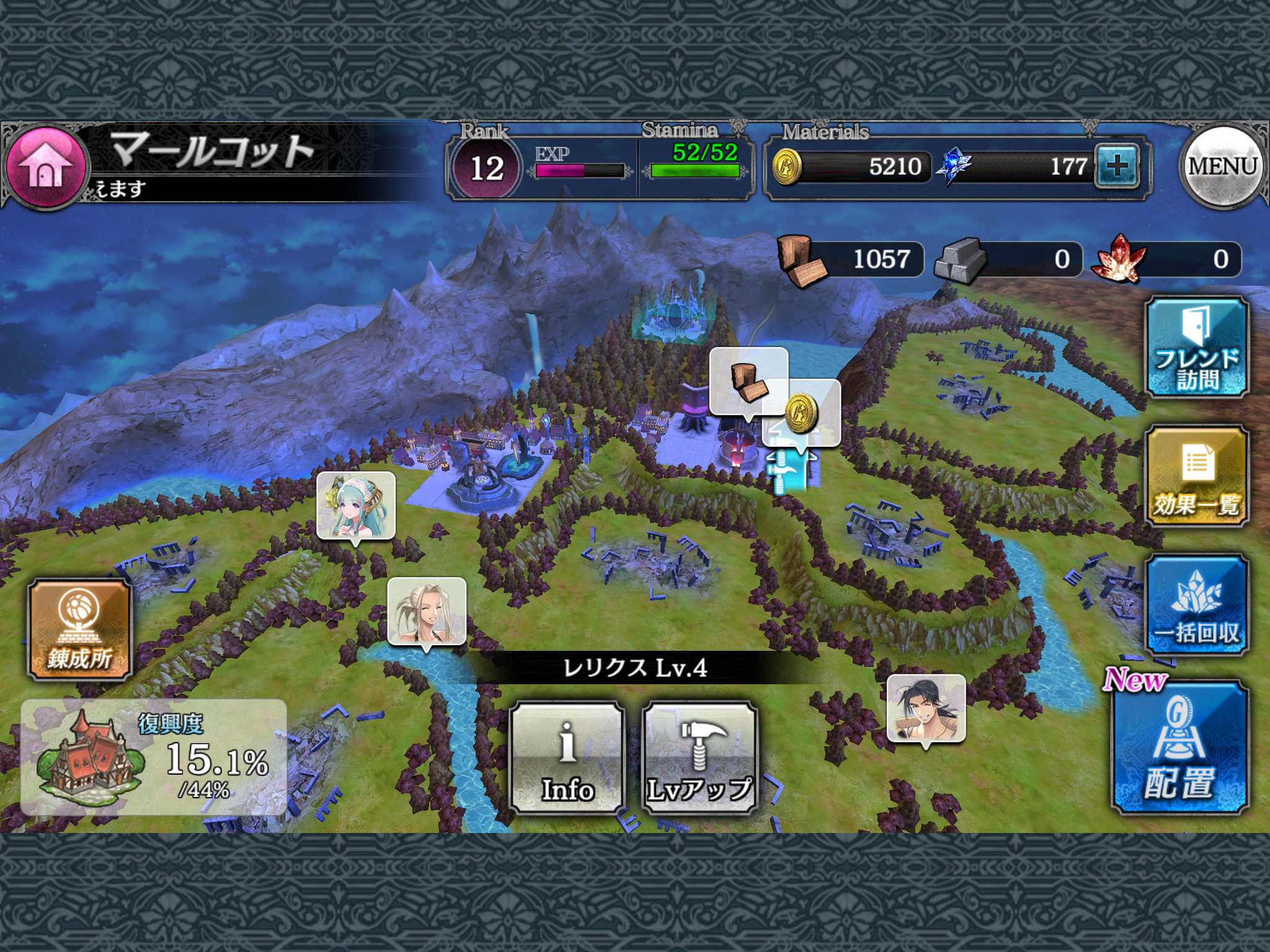Enter the 錬成所 alchemy workshop
This screenshot has height=952, width=1270.
(x=80, y=630)
